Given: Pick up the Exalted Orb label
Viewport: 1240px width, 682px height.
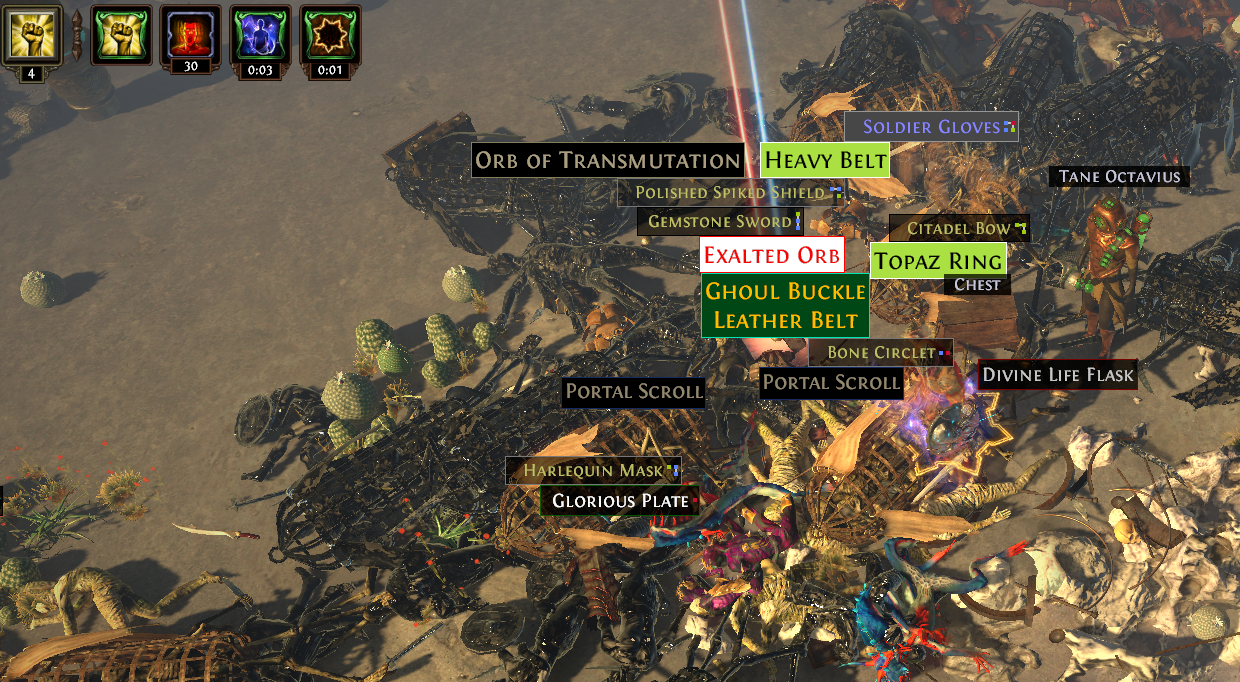Looking at the screenshot, I should 771,255.
